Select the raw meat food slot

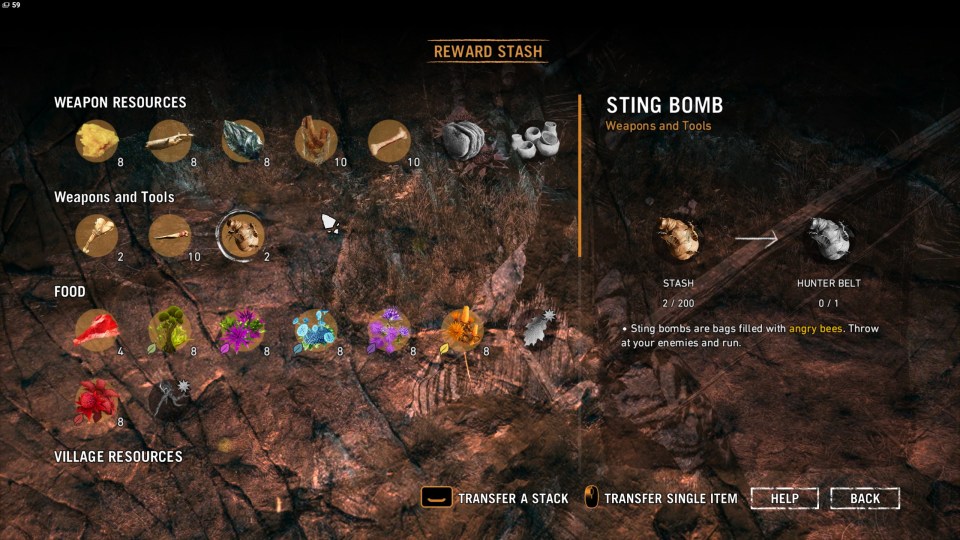coord(97,330)
